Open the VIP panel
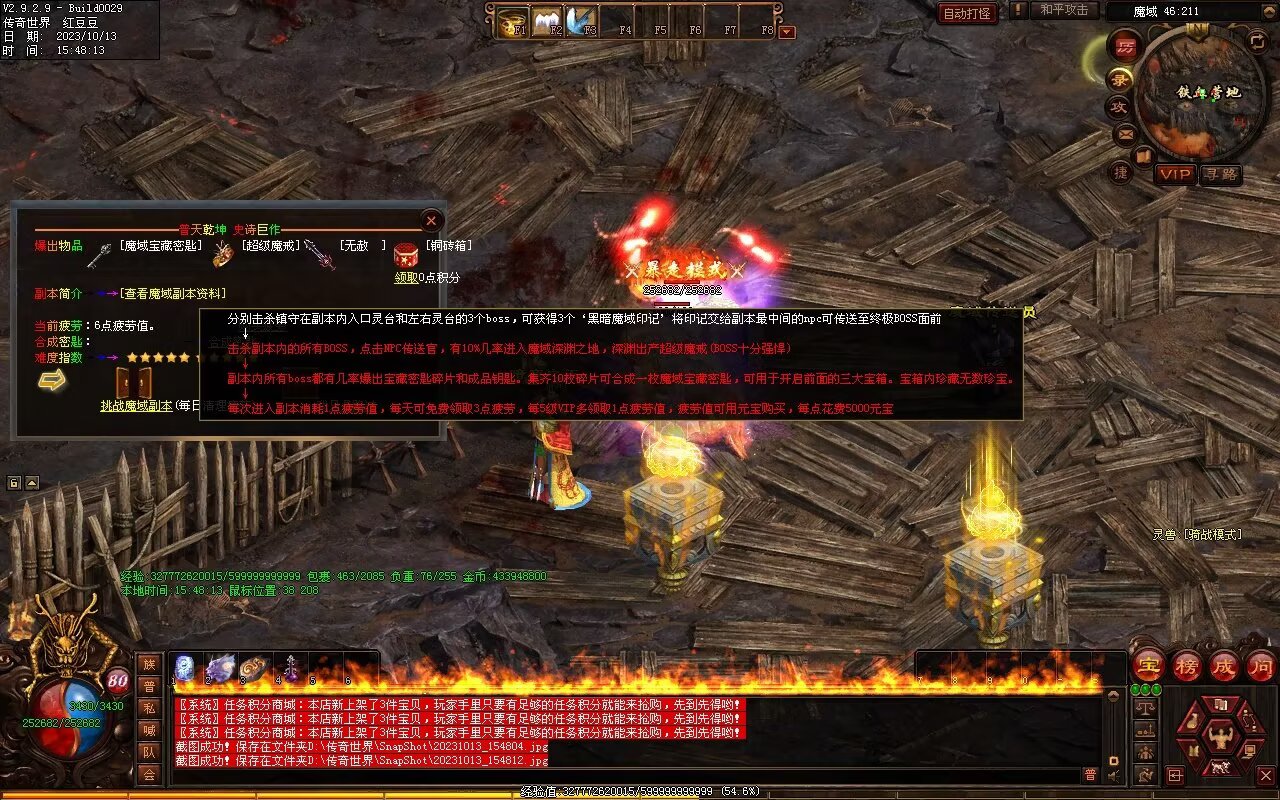This screenshot has width=1280, height=800. tap(1176, 174)
